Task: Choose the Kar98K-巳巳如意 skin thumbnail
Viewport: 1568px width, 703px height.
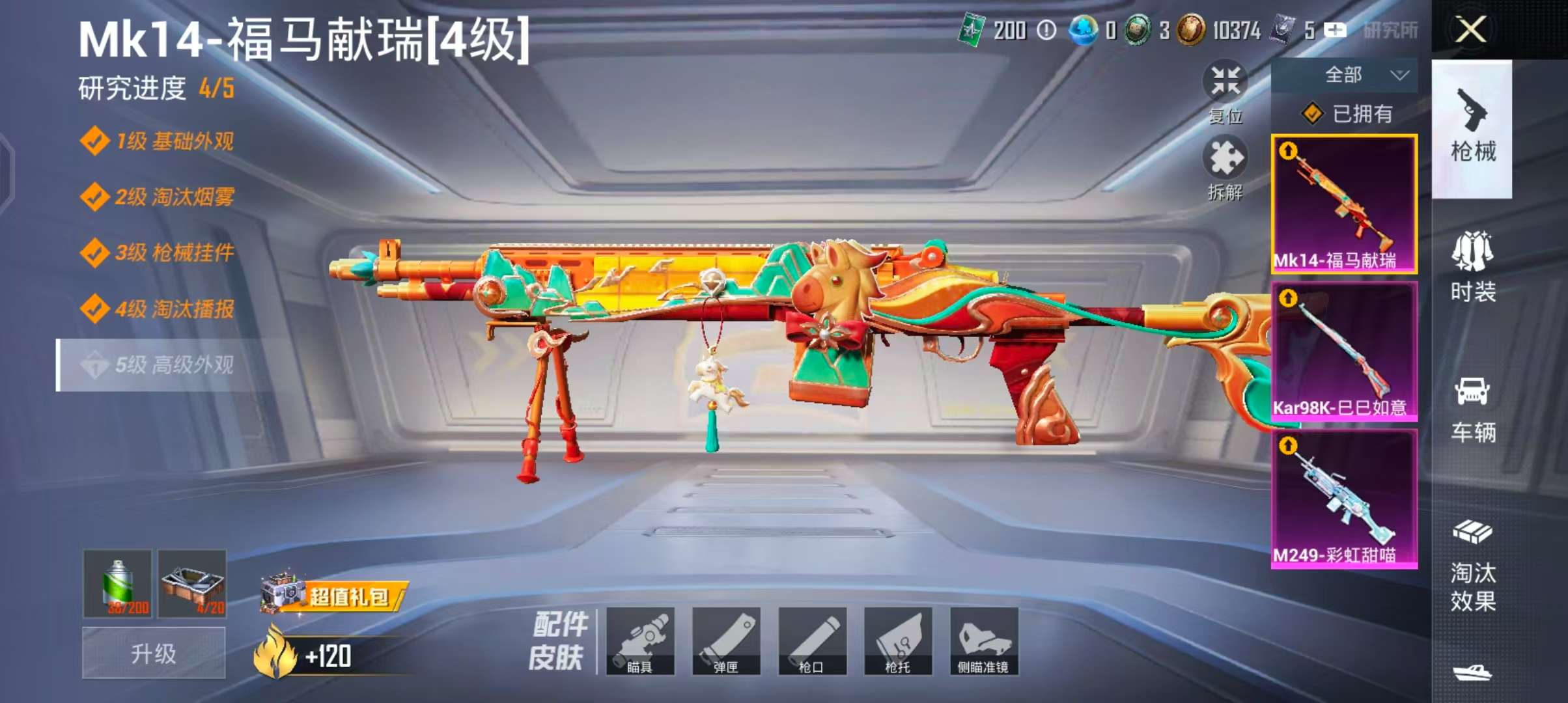Action: tap(1344, 351)
